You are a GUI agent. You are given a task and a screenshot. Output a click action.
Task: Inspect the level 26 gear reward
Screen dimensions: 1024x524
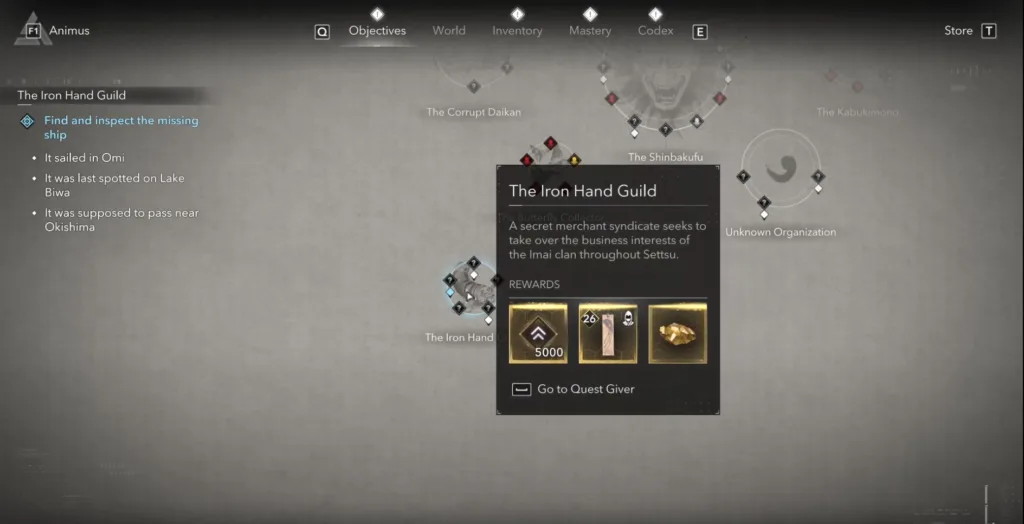pos(608,333)
